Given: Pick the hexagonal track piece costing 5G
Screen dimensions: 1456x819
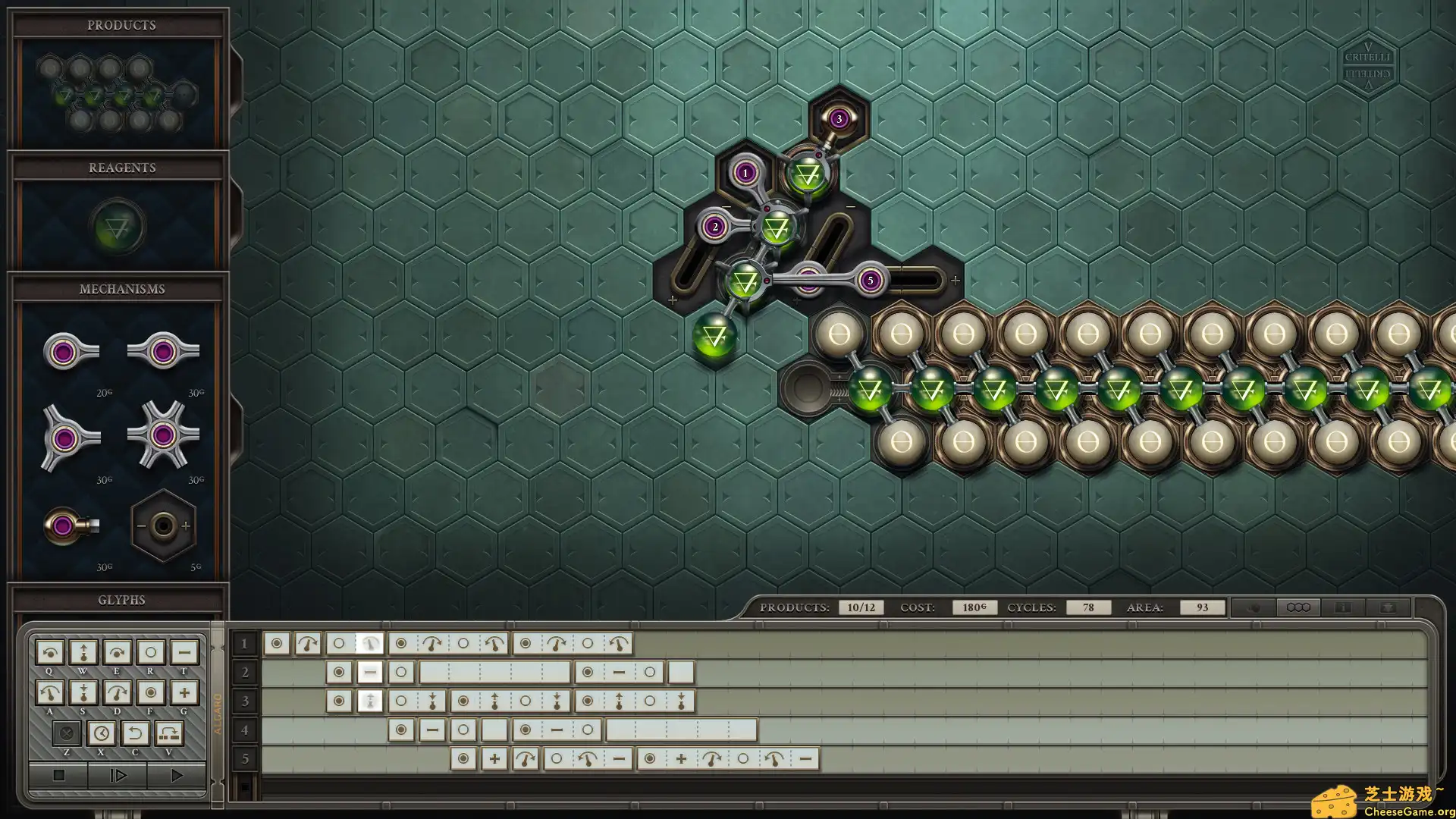Looking at the screenshot, I should point(163,526).
